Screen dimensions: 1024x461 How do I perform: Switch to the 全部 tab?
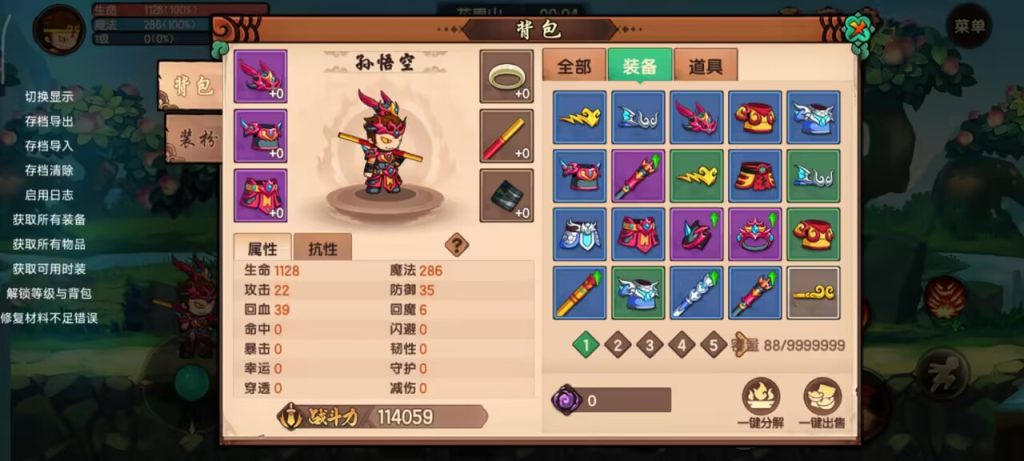(x=574, y=67)
